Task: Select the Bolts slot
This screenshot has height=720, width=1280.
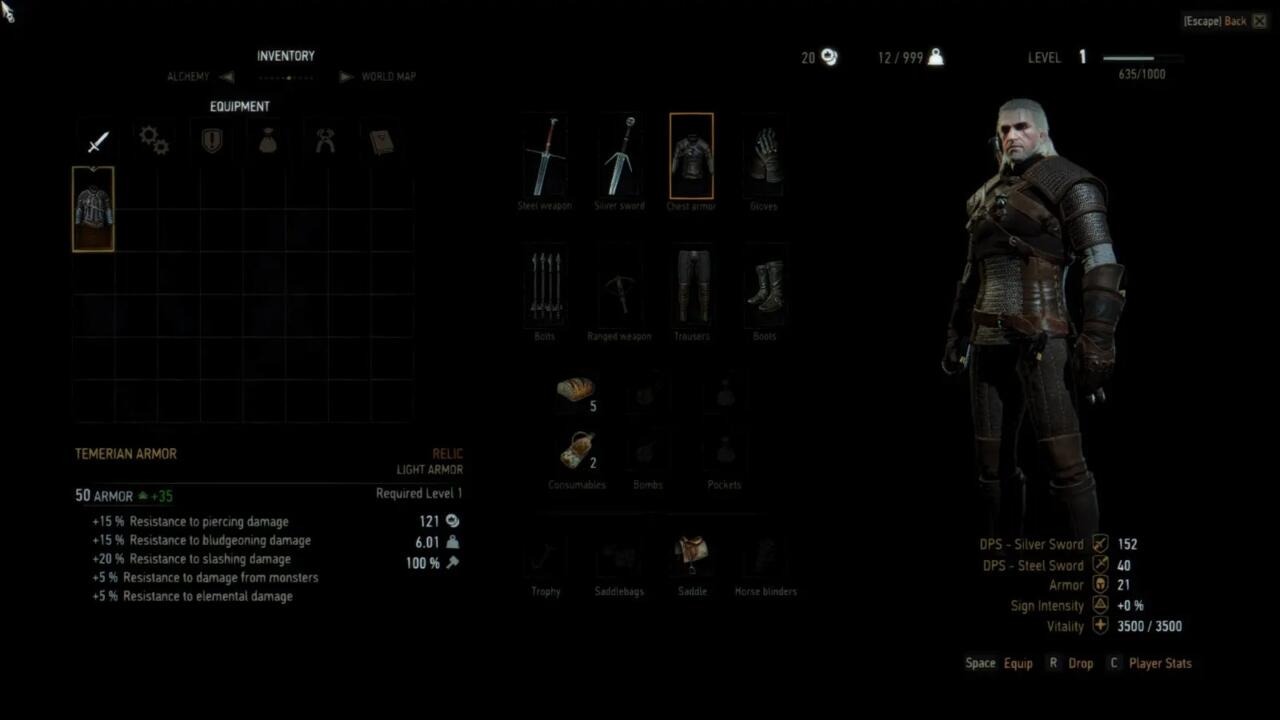Action: 545,286
